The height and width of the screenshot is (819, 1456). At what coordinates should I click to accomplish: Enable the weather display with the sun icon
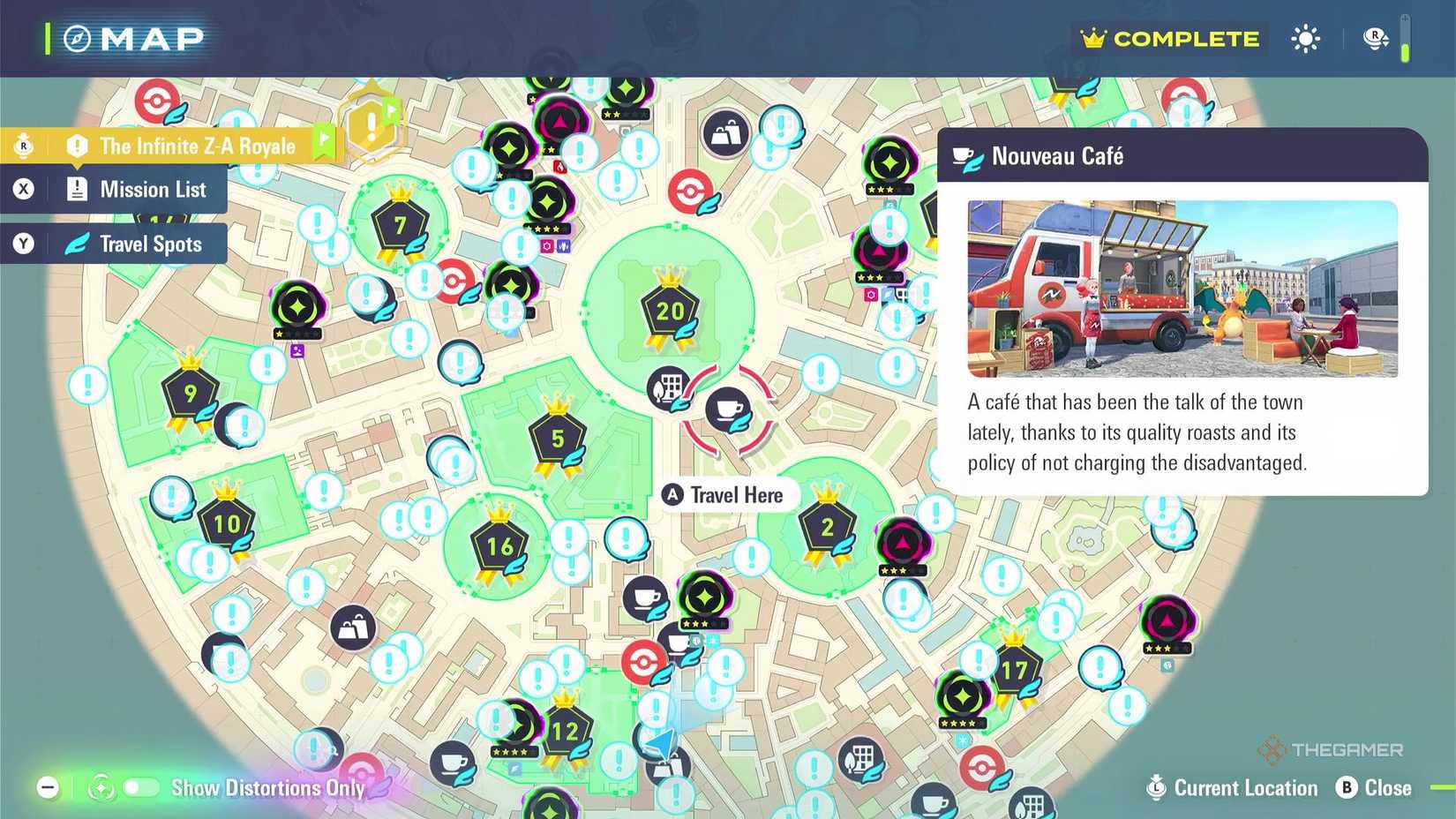coord(1305,38)
